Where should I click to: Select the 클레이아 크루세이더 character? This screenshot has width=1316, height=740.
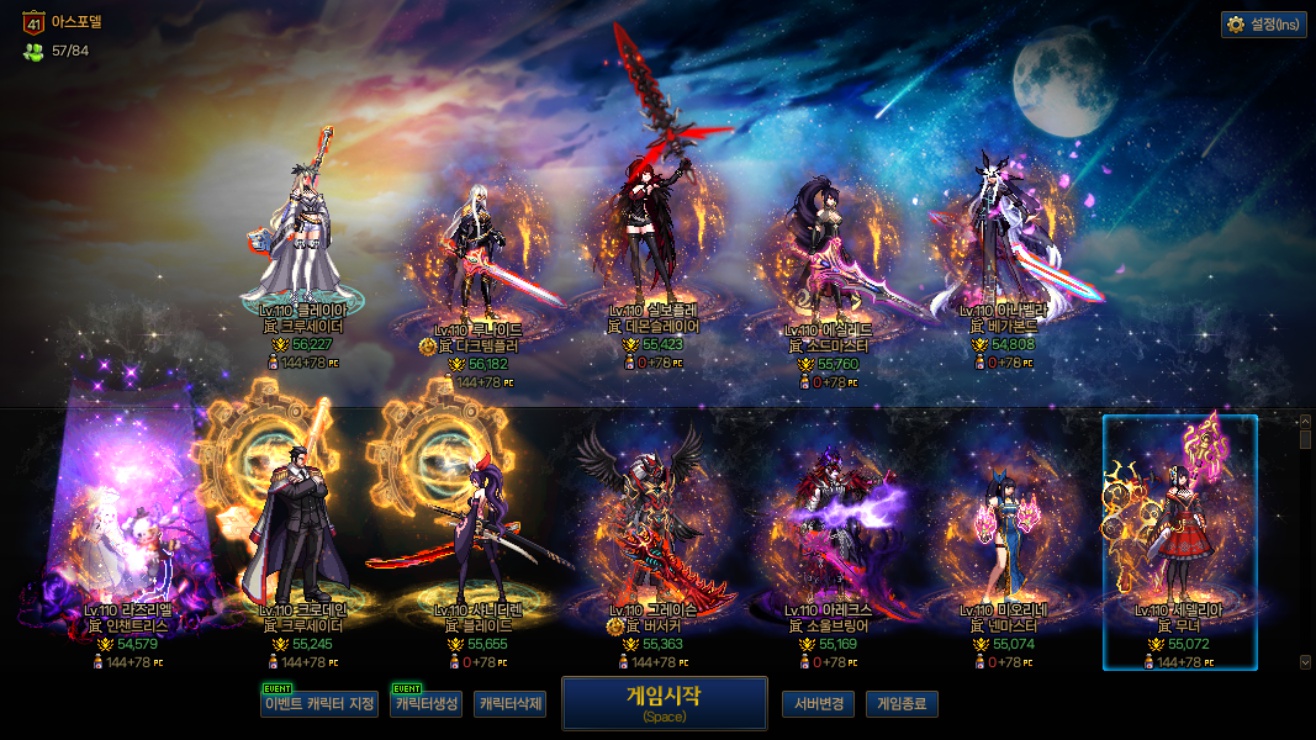(x=302, y=240)
